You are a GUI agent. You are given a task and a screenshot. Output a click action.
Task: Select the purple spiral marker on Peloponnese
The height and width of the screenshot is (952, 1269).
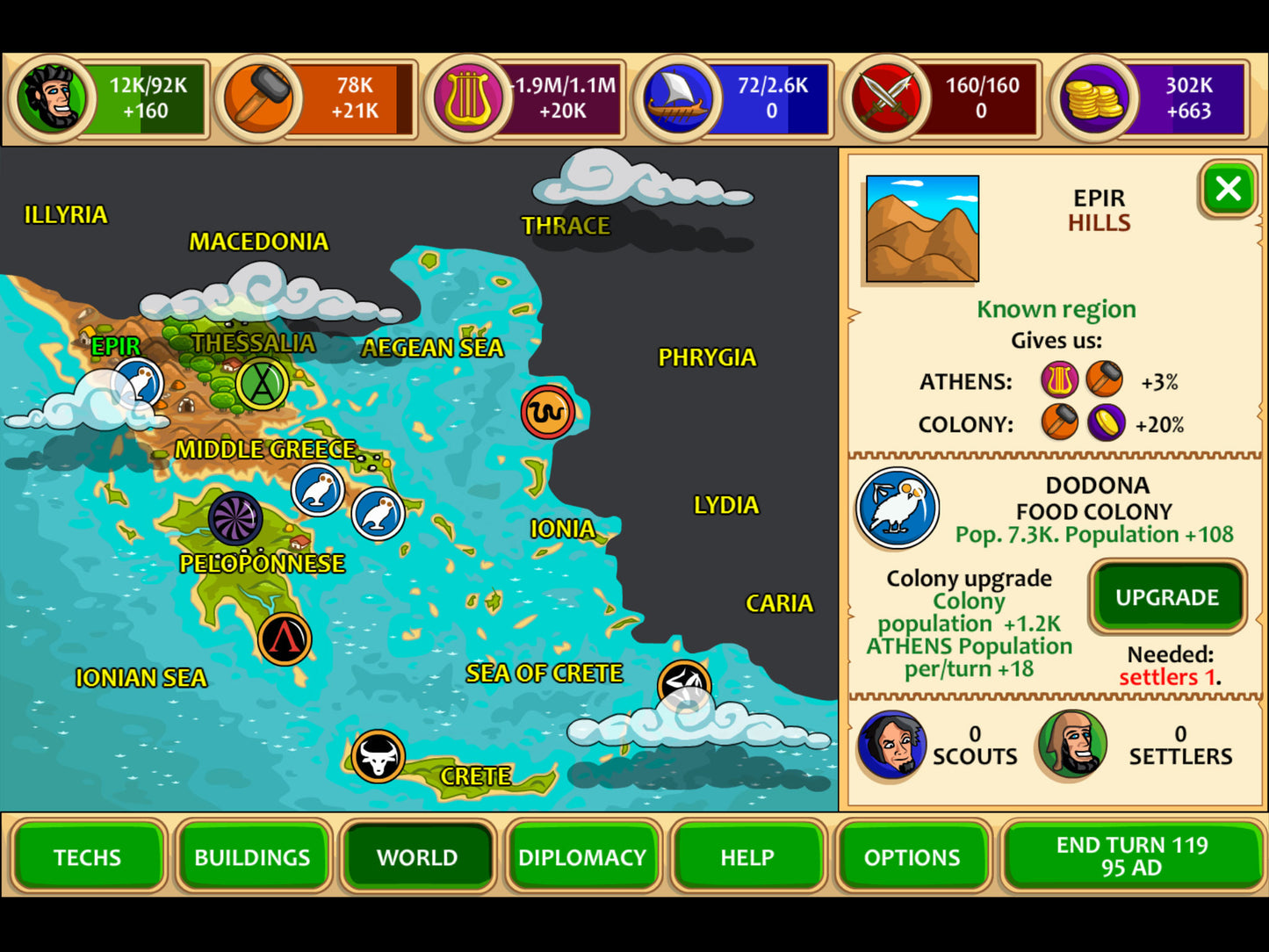point(235,518)
